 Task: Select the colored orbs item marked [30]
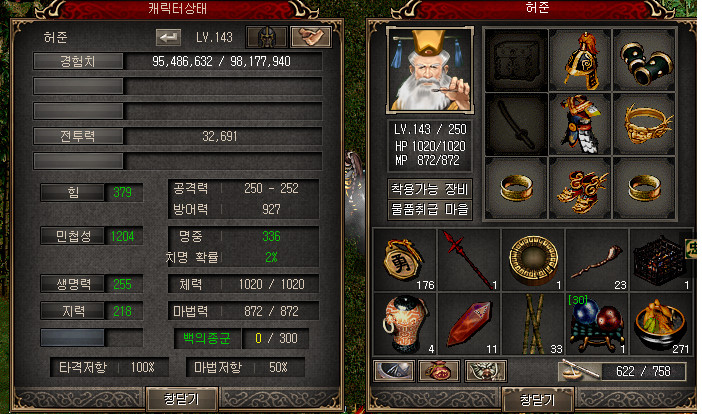pos(595,322)
